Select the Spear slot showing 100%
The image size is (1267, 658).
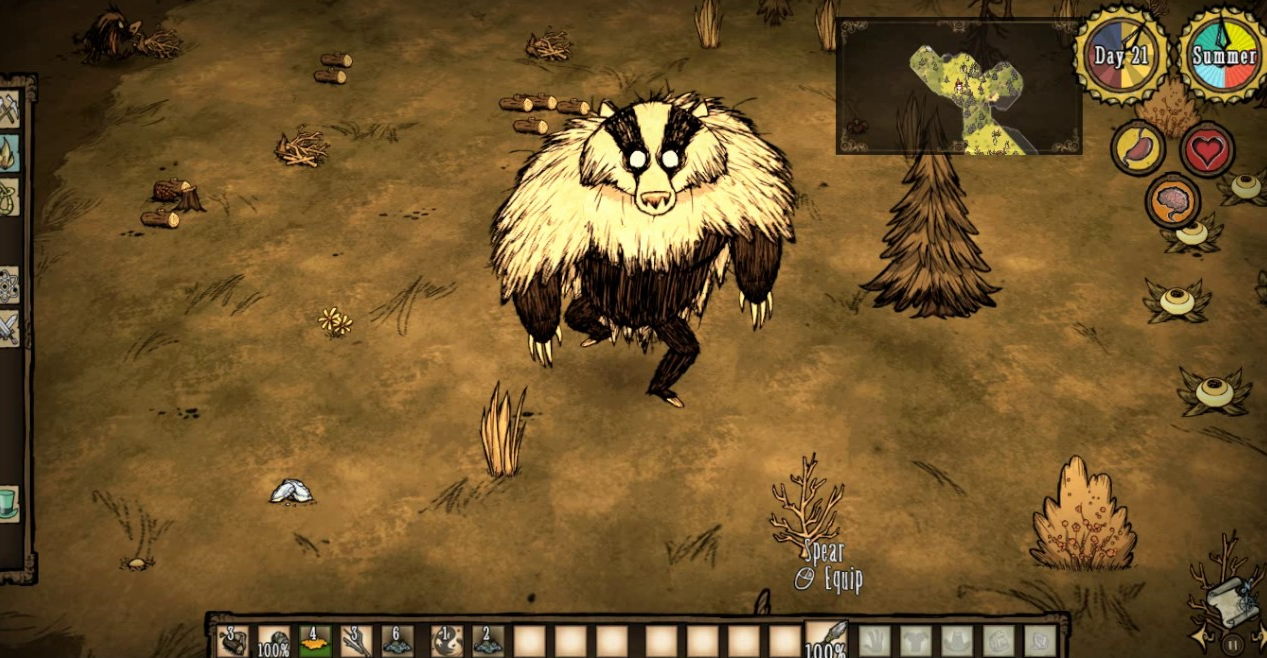click(x=826, y=640)
